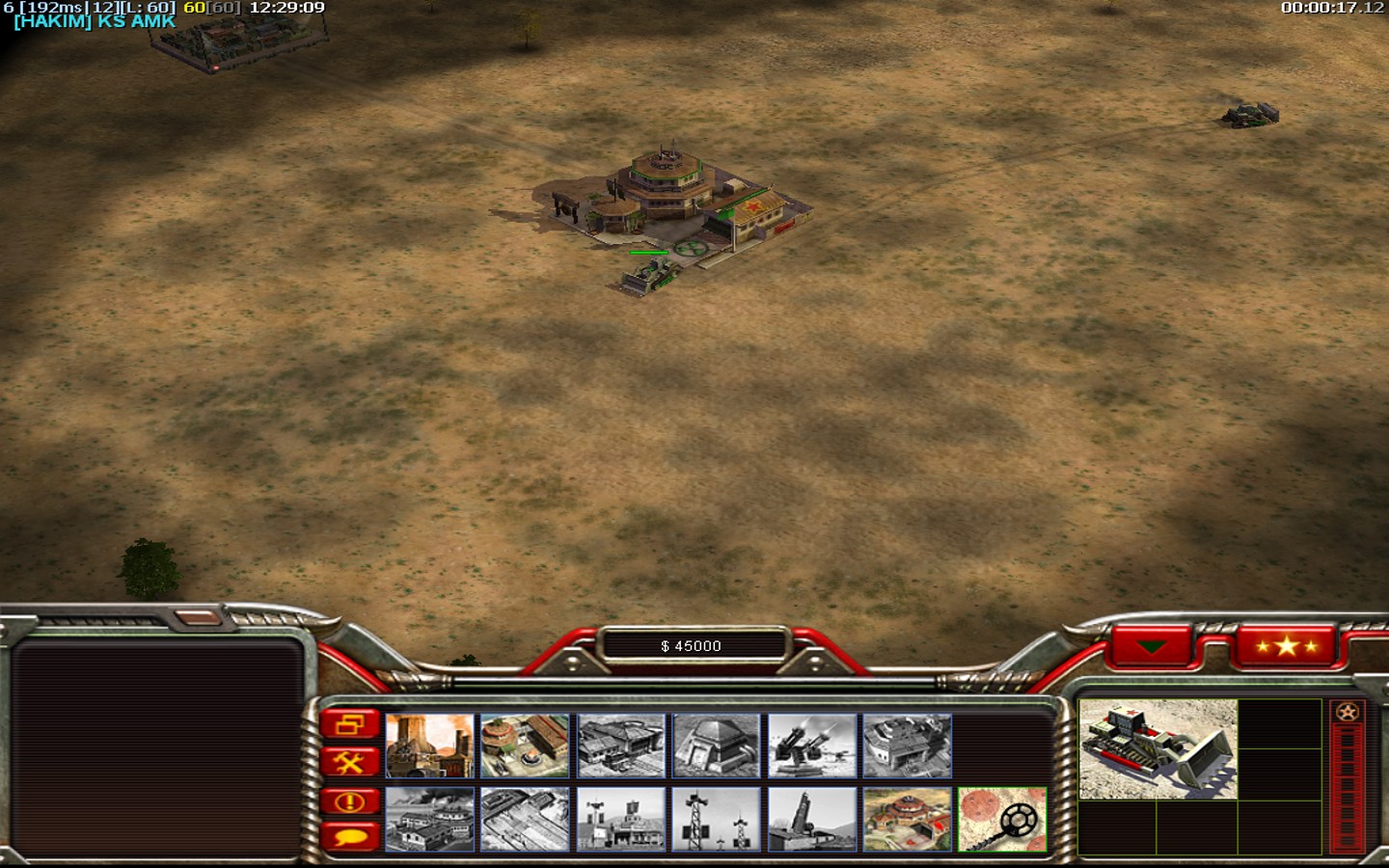Select the Airfield build icon
The width and height of the screenshot is (1389, 868).
click(x=525, y=820)
